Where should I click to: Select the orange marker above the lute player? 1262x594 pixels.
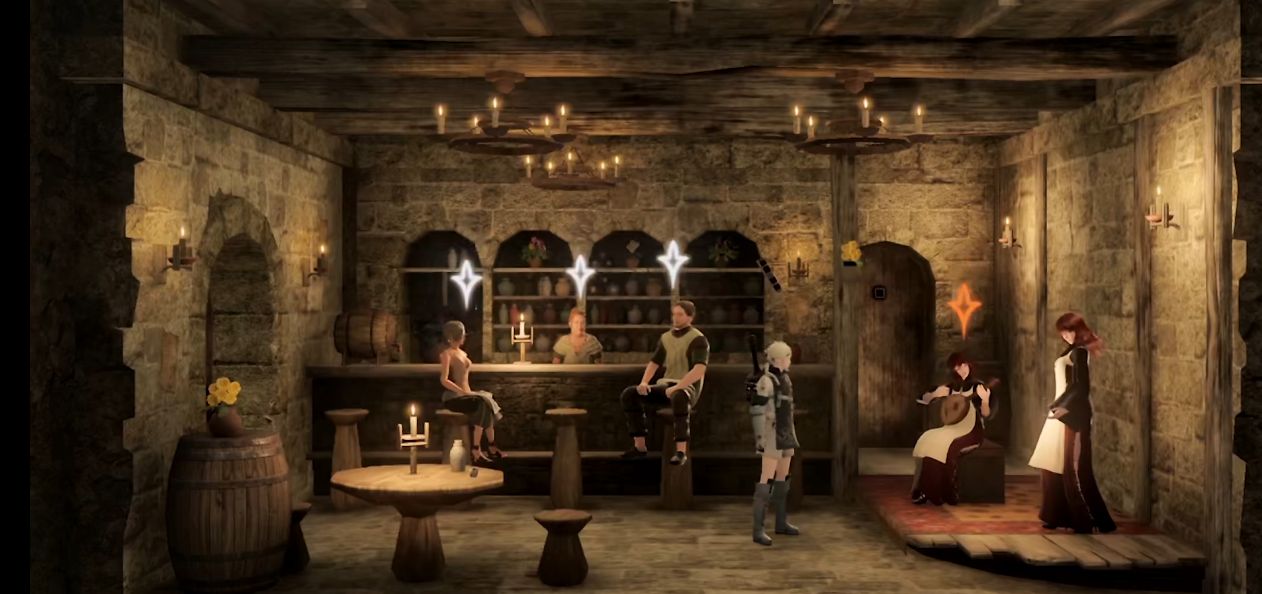(964, 309)
